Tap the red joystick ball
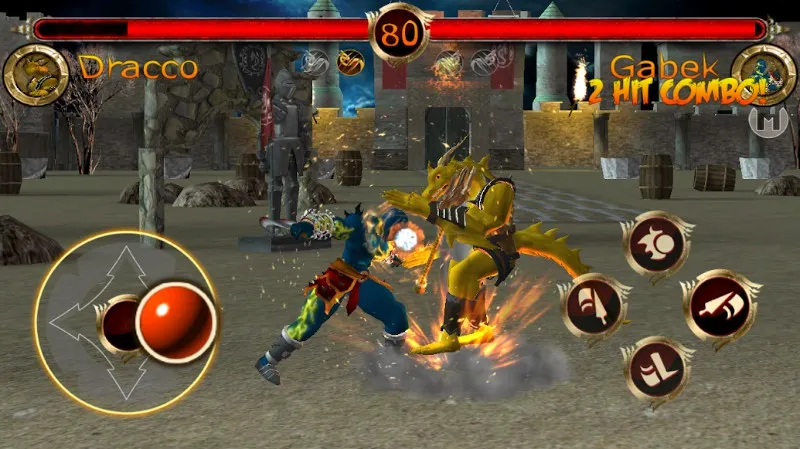The image size is (800, 449). (175, 321)
